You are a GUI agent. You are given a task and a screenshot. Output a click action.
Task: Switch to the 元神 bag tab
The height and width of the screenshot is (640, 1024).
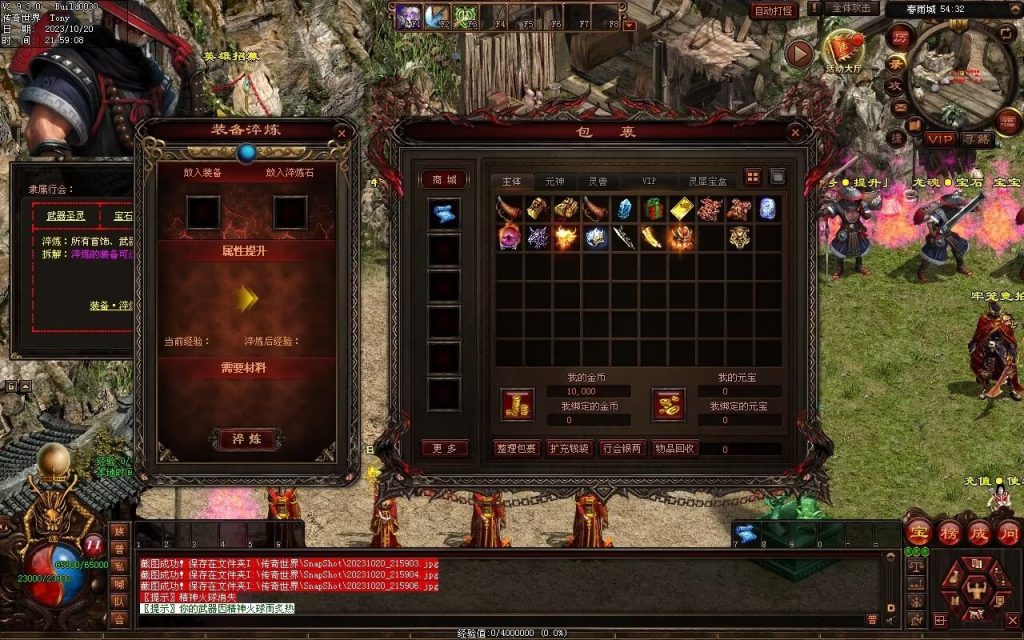tap(554, 181)
